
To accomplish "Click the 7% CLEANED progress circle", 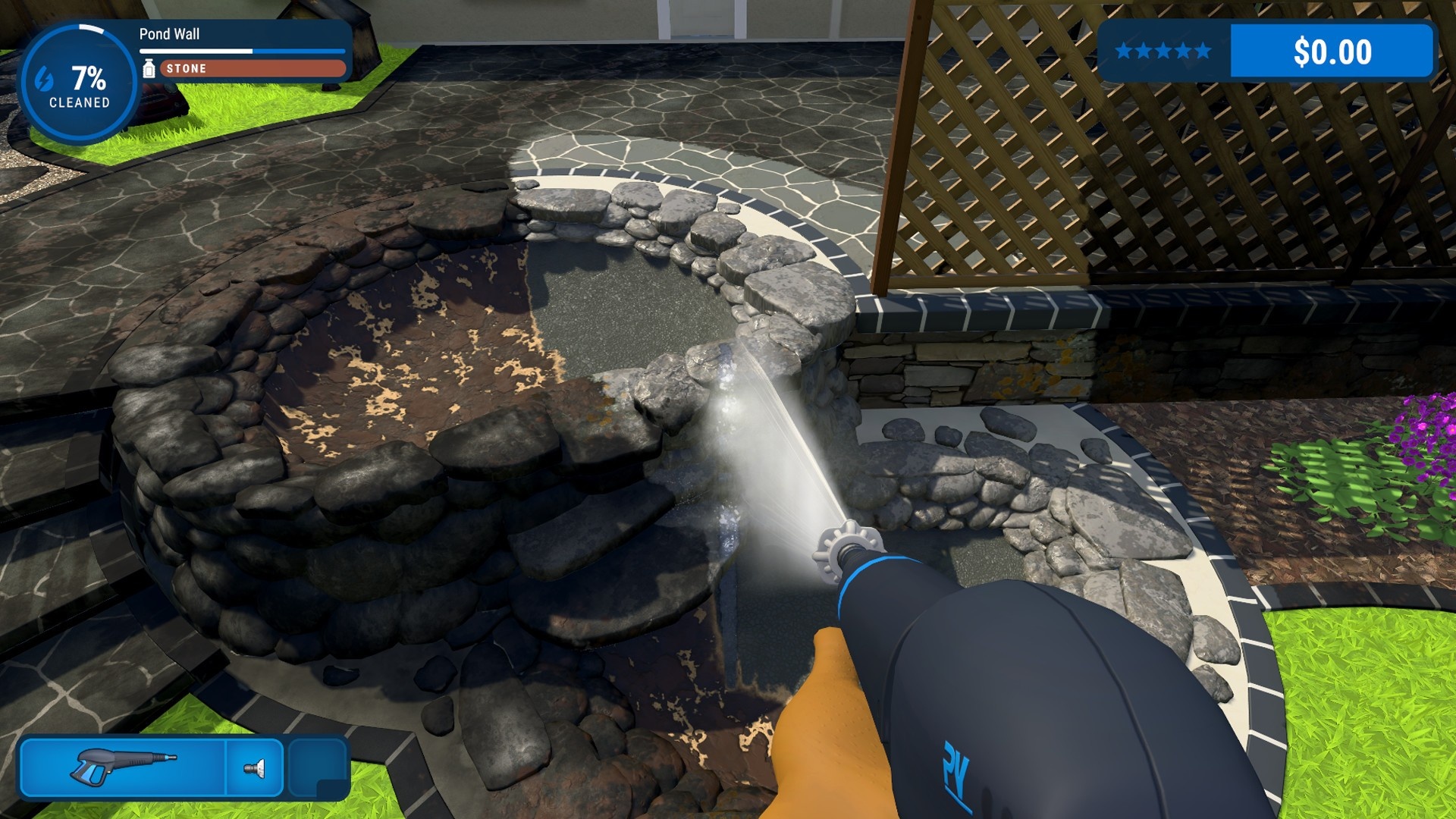I will click(80, 78).
